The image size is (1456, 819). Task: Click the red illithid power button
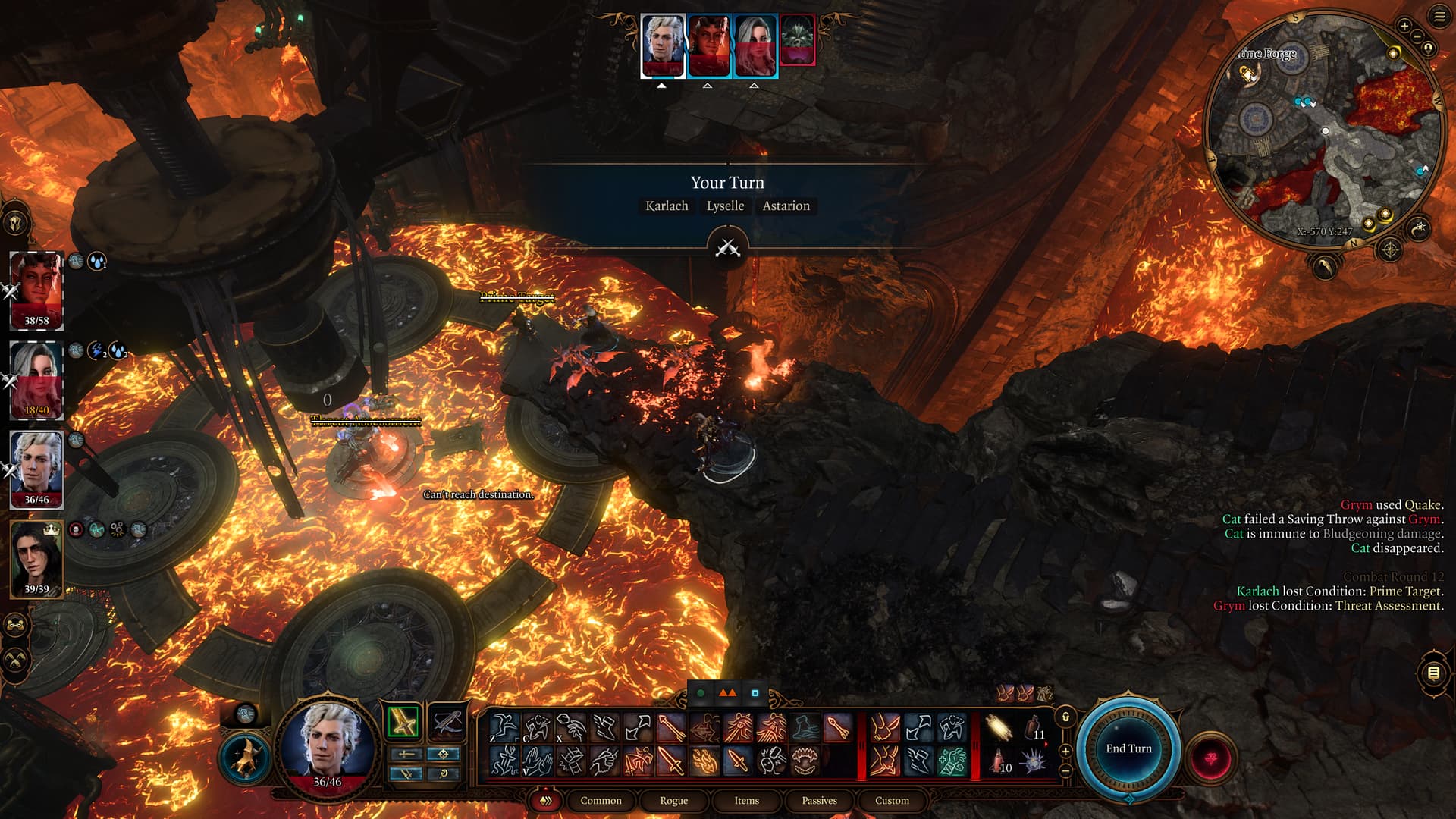1210,758
